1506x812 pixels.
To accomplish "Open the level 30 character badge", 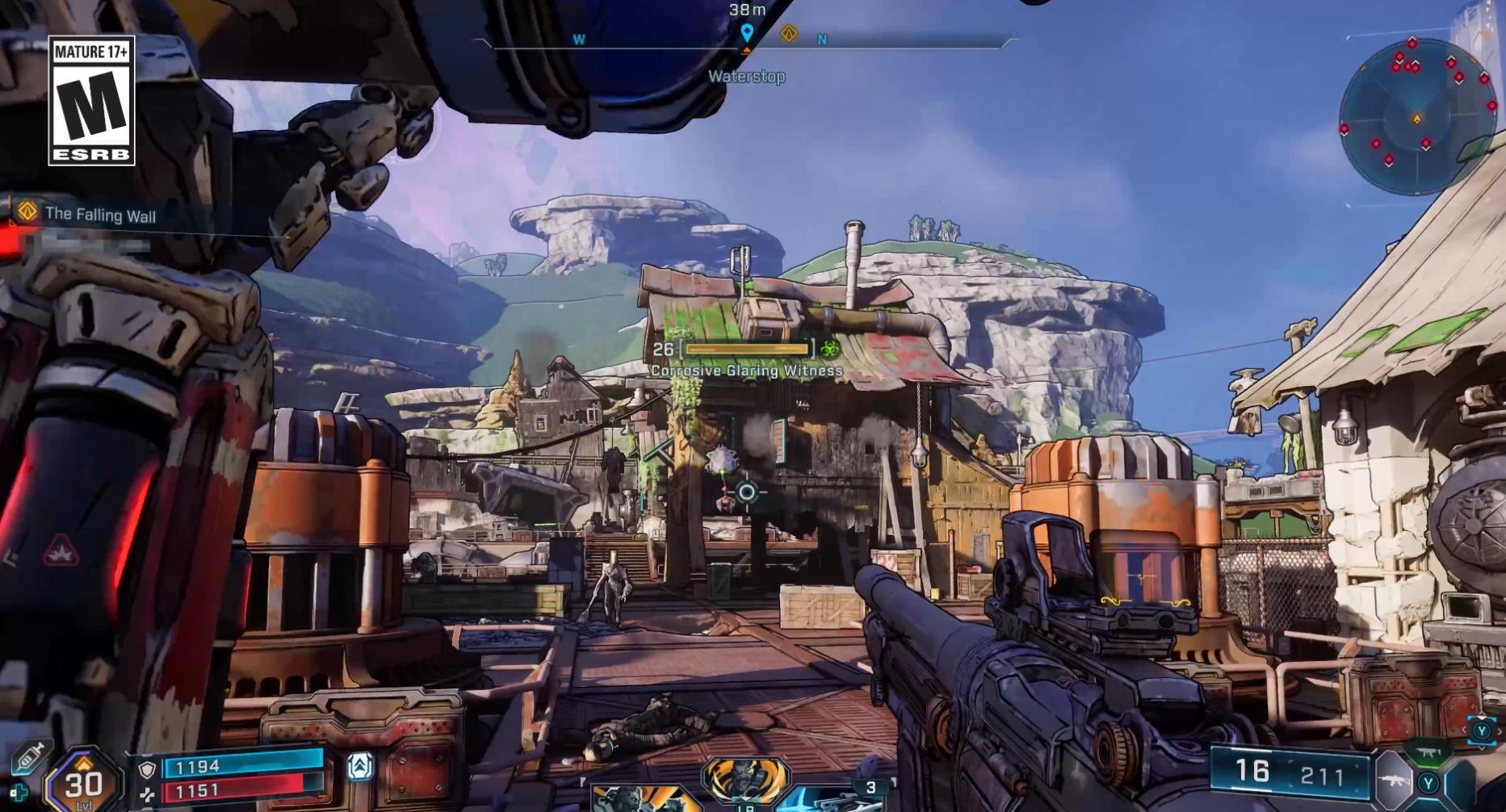I will [x=84, y=781].
